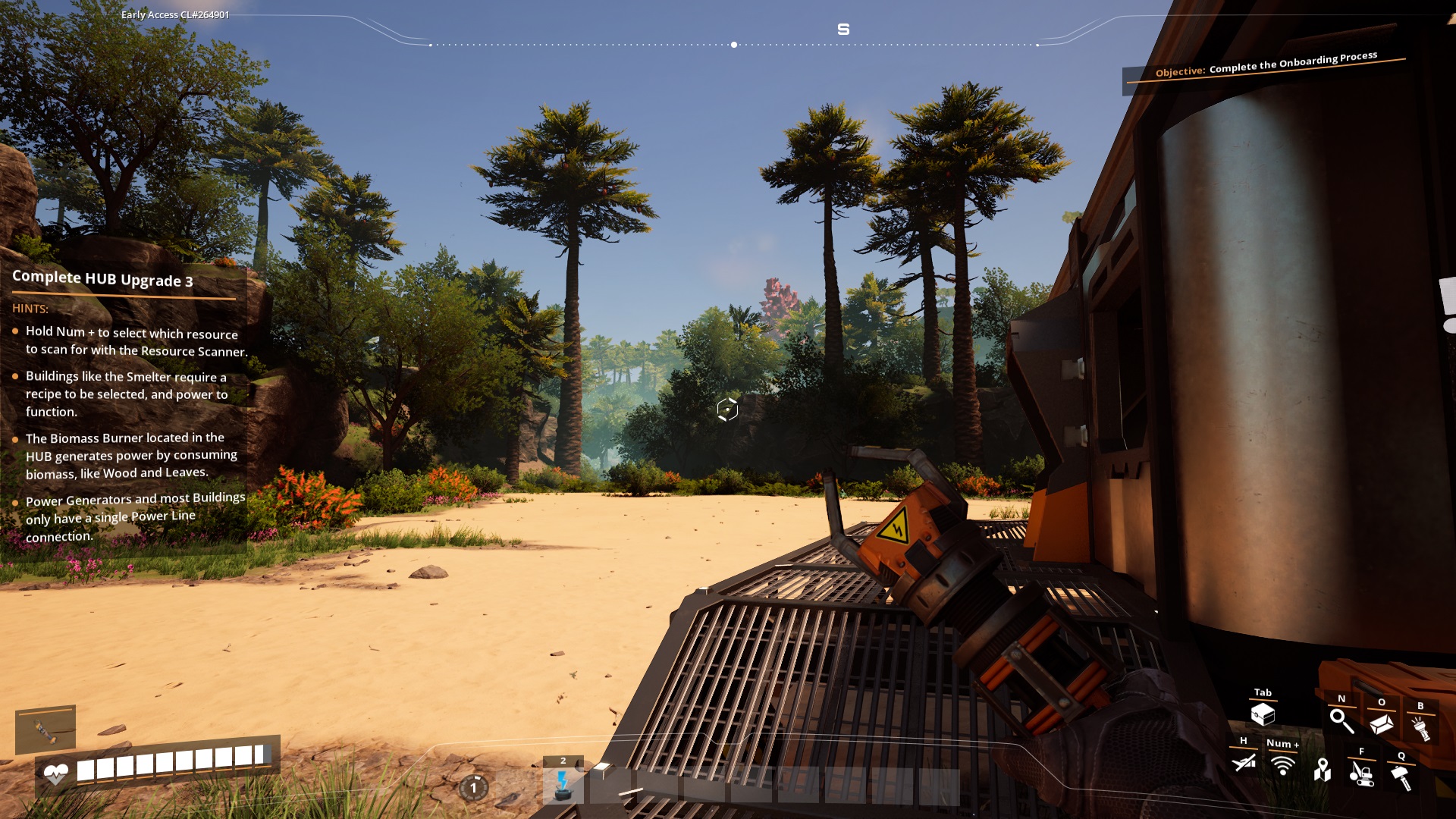Click the S marker on the compass
Image resolution: width=1456 pixels, height=819 pixels.
(842, 30)
